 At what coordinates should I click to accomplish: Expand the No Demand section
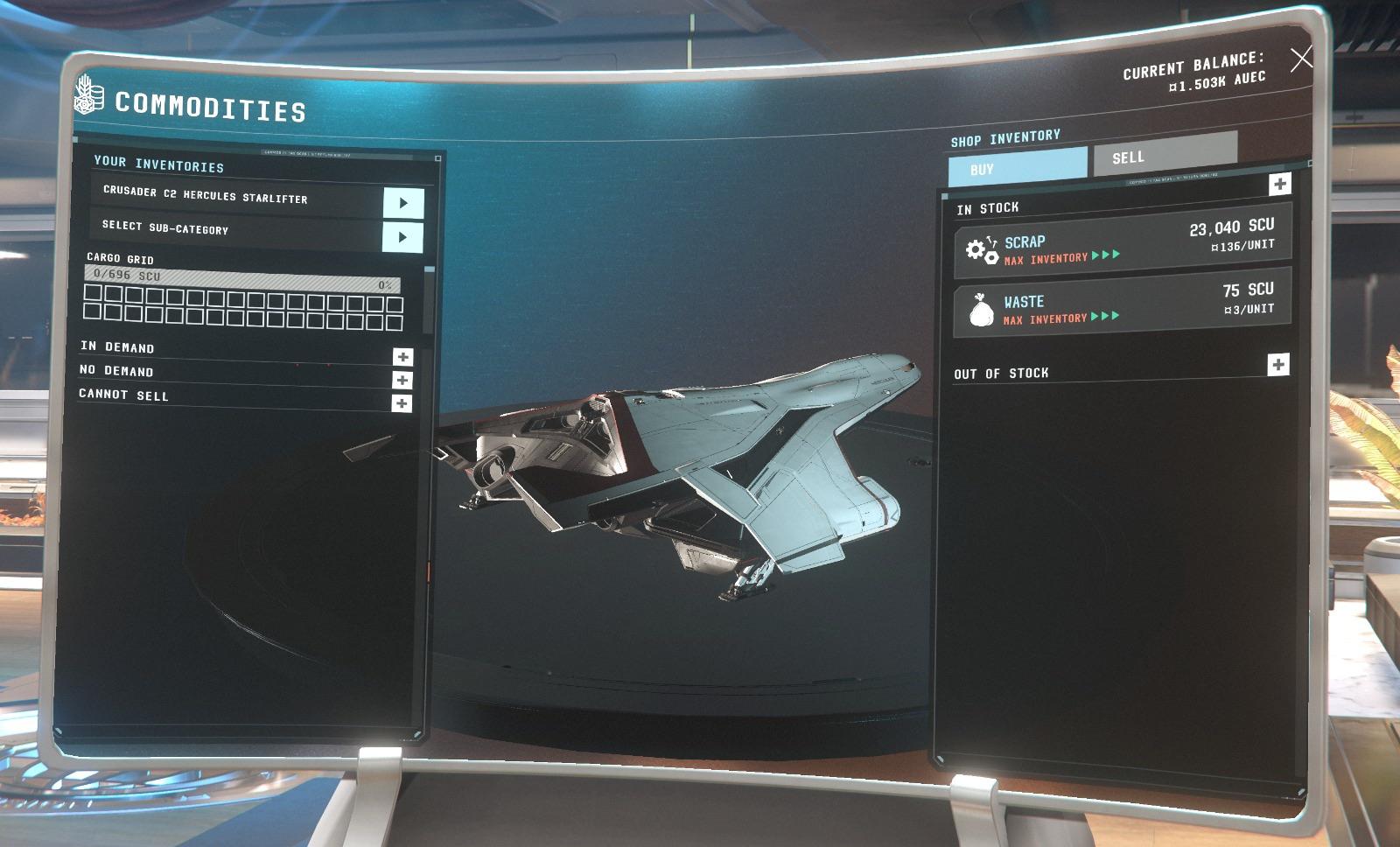pos(402,380)
